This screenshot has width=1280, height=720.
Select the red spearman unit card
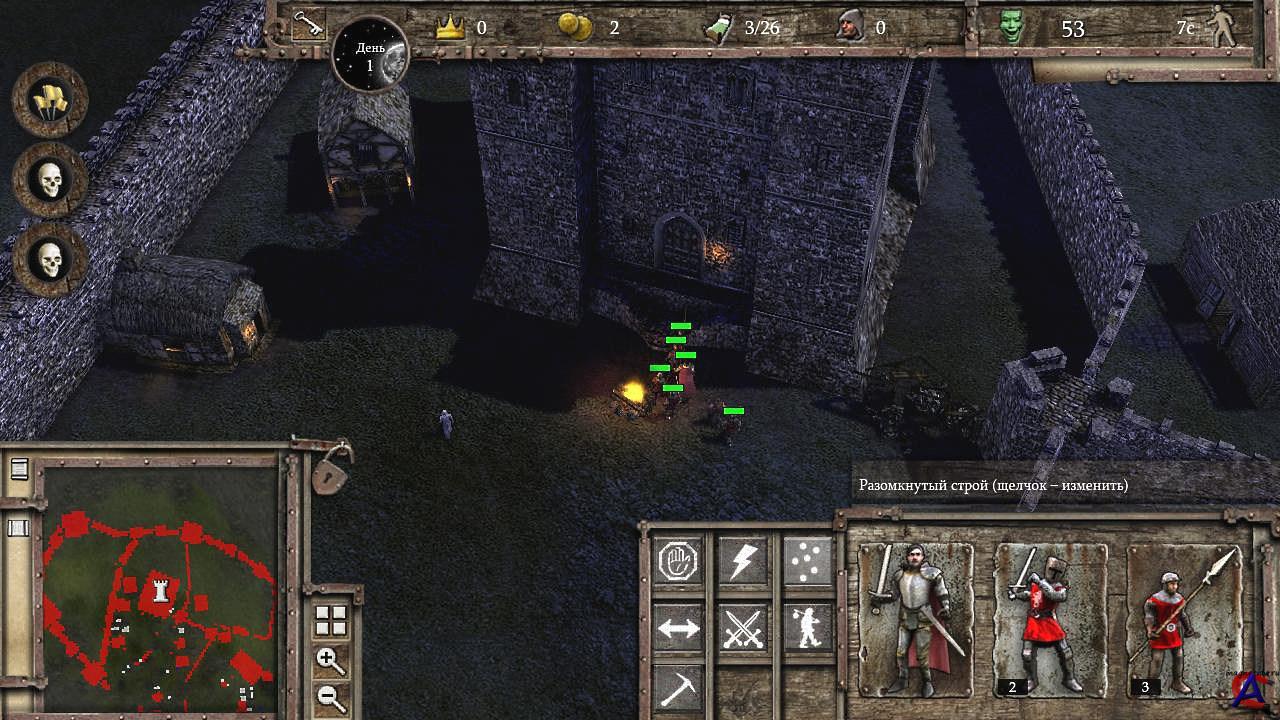tap(1183, 620)
